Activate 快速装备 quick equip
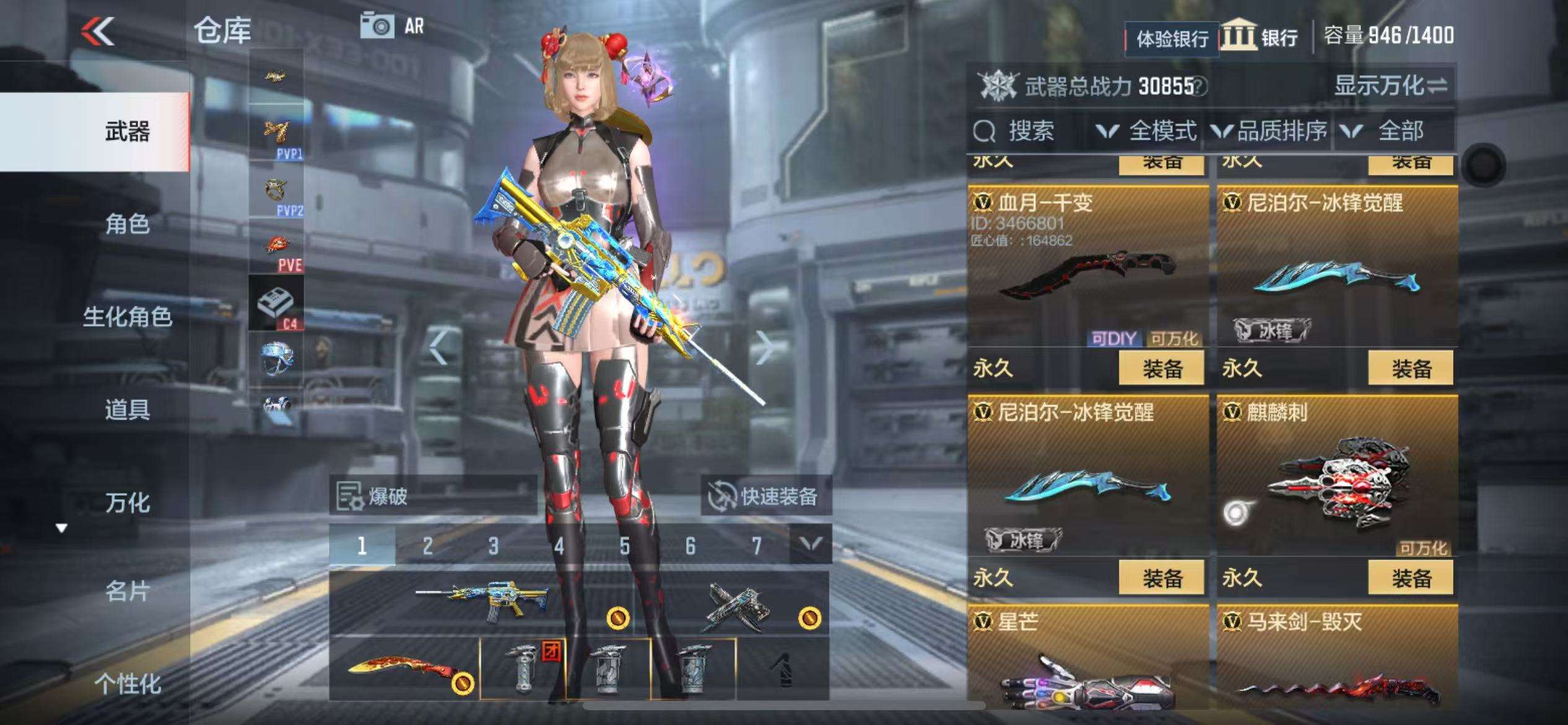1568x725 pixels. (x=765, y=496)
